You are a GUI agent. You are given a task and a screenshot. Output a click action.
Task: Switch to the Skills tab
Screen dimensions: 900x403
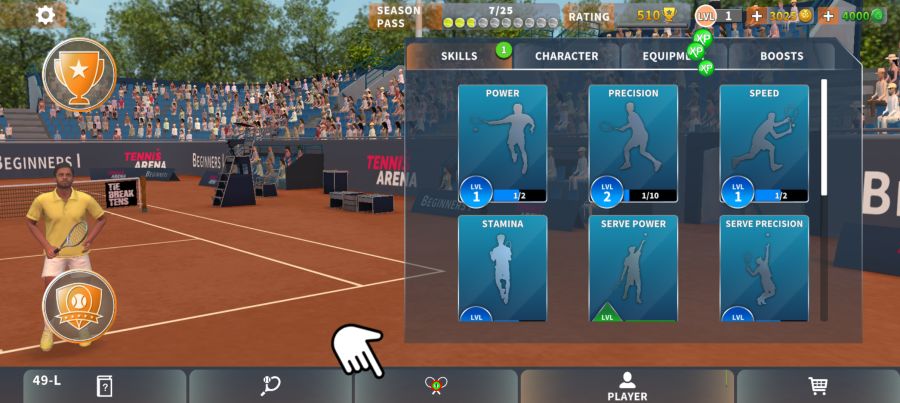coord(459,56)
